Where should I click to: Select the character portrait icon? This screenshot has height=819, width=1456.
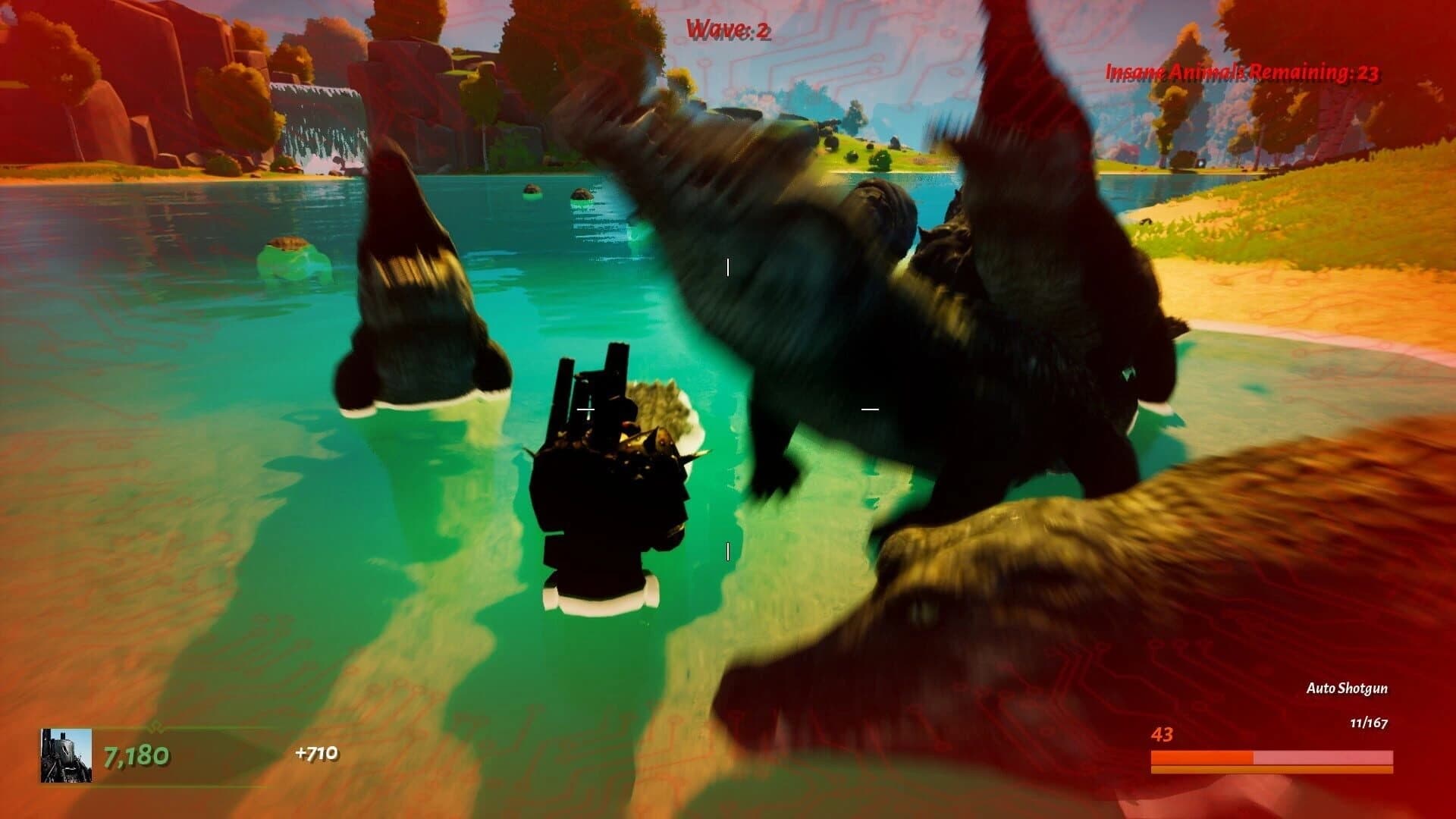[67, 756]
